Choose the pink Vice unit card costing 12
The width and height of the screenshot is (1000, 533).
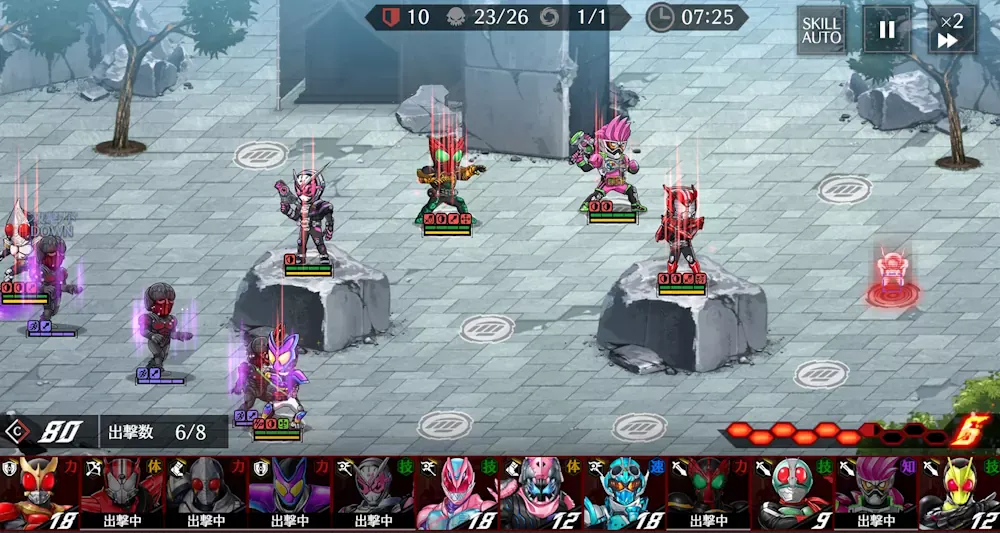point(539,492)
